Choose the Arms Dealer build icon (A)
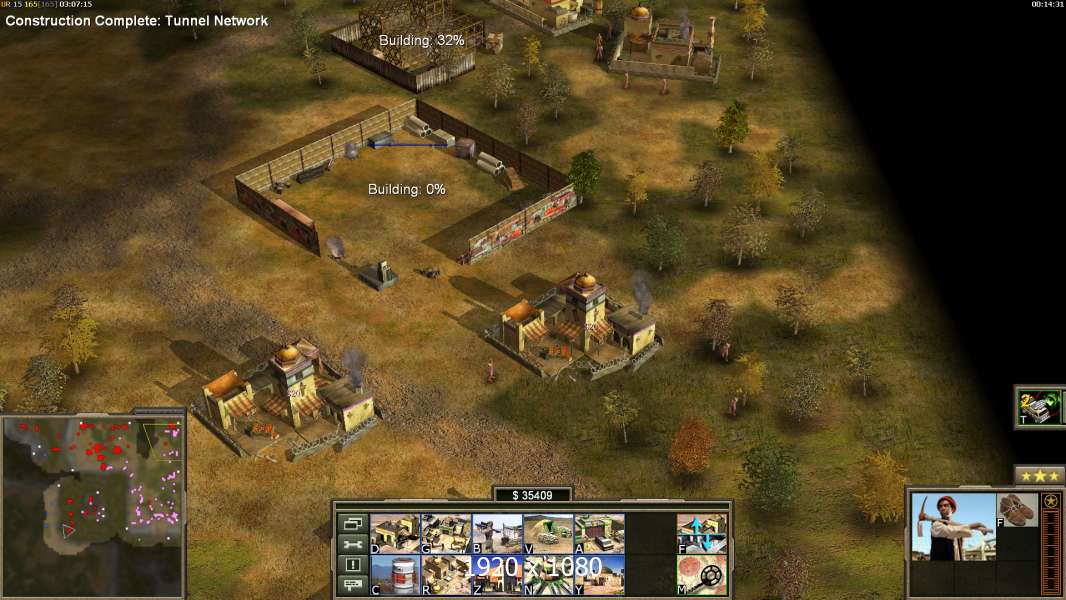The image size is (1066, 600). [599, 534]
